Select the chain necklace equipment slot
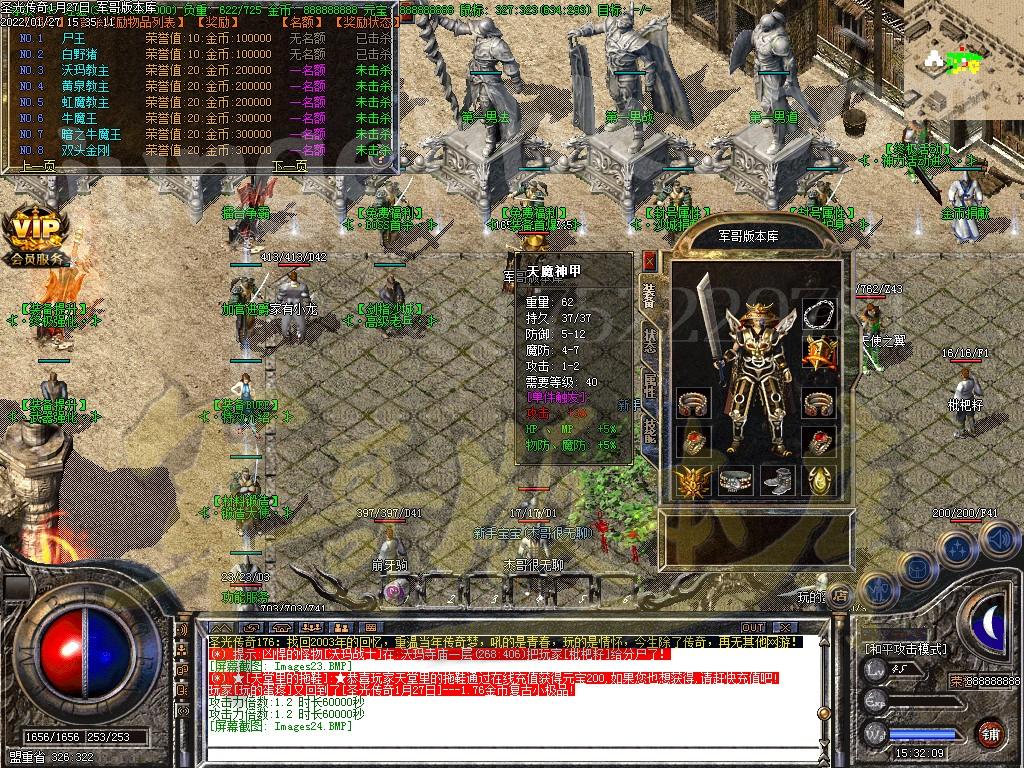 (820, 312)
